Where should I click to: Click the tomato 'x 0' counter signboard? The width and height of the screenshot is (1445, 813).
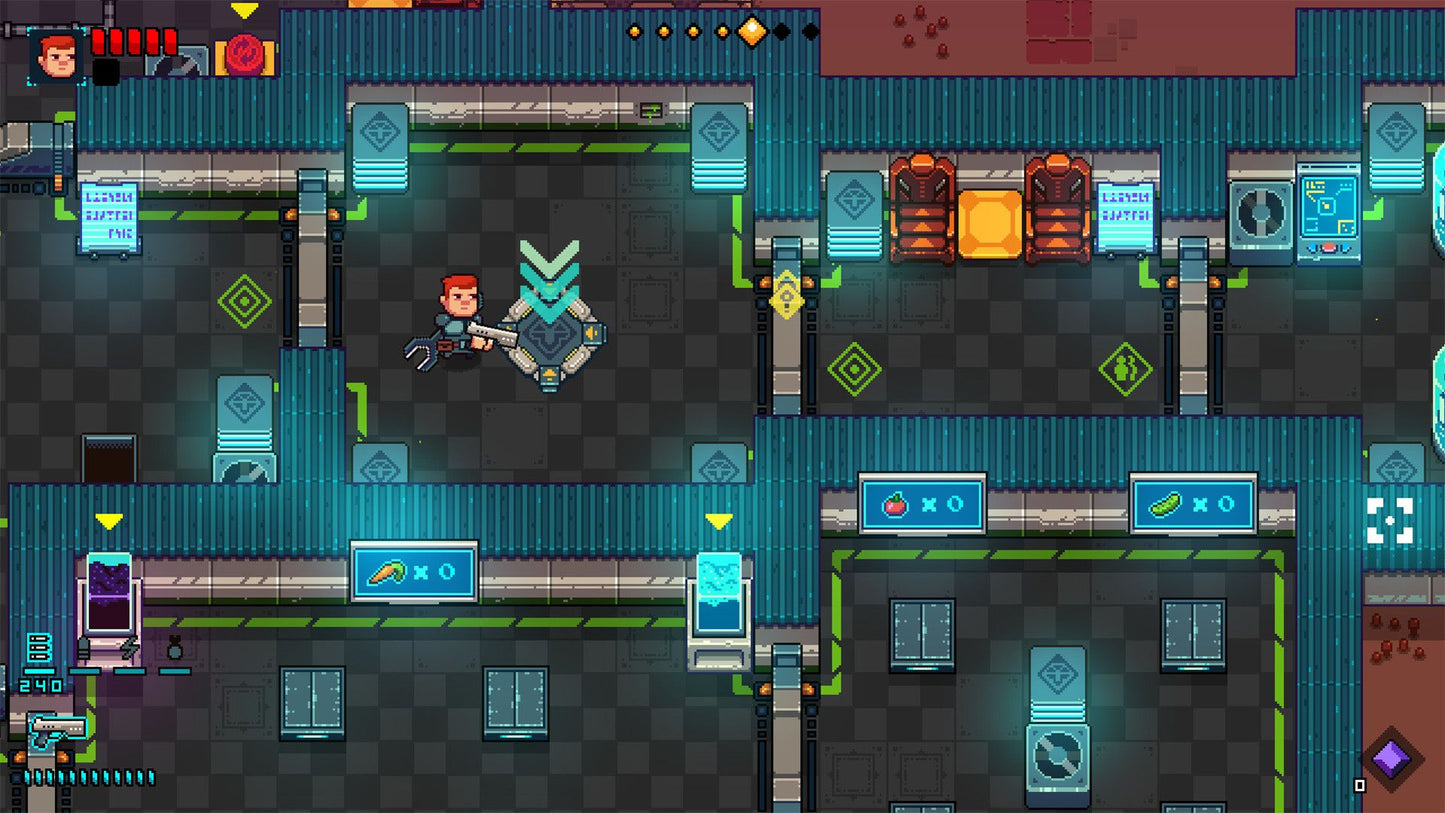pos(921,505)
